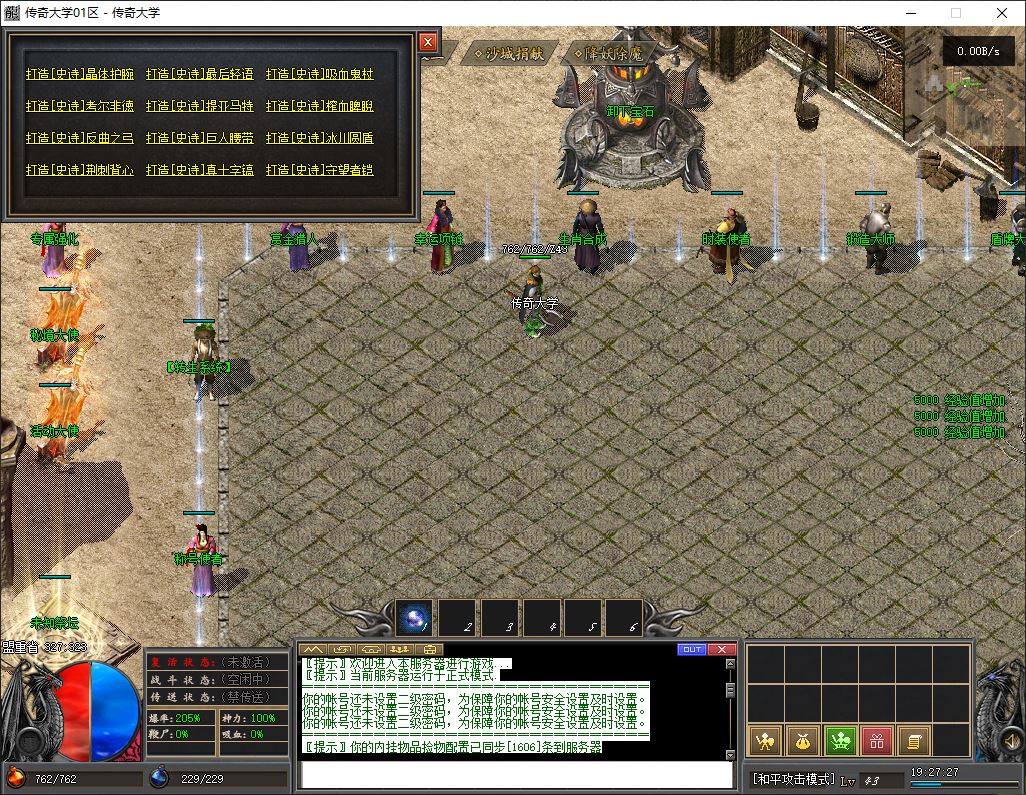Activate the blue orb skill in hotbar slot 1

[414, 619]
